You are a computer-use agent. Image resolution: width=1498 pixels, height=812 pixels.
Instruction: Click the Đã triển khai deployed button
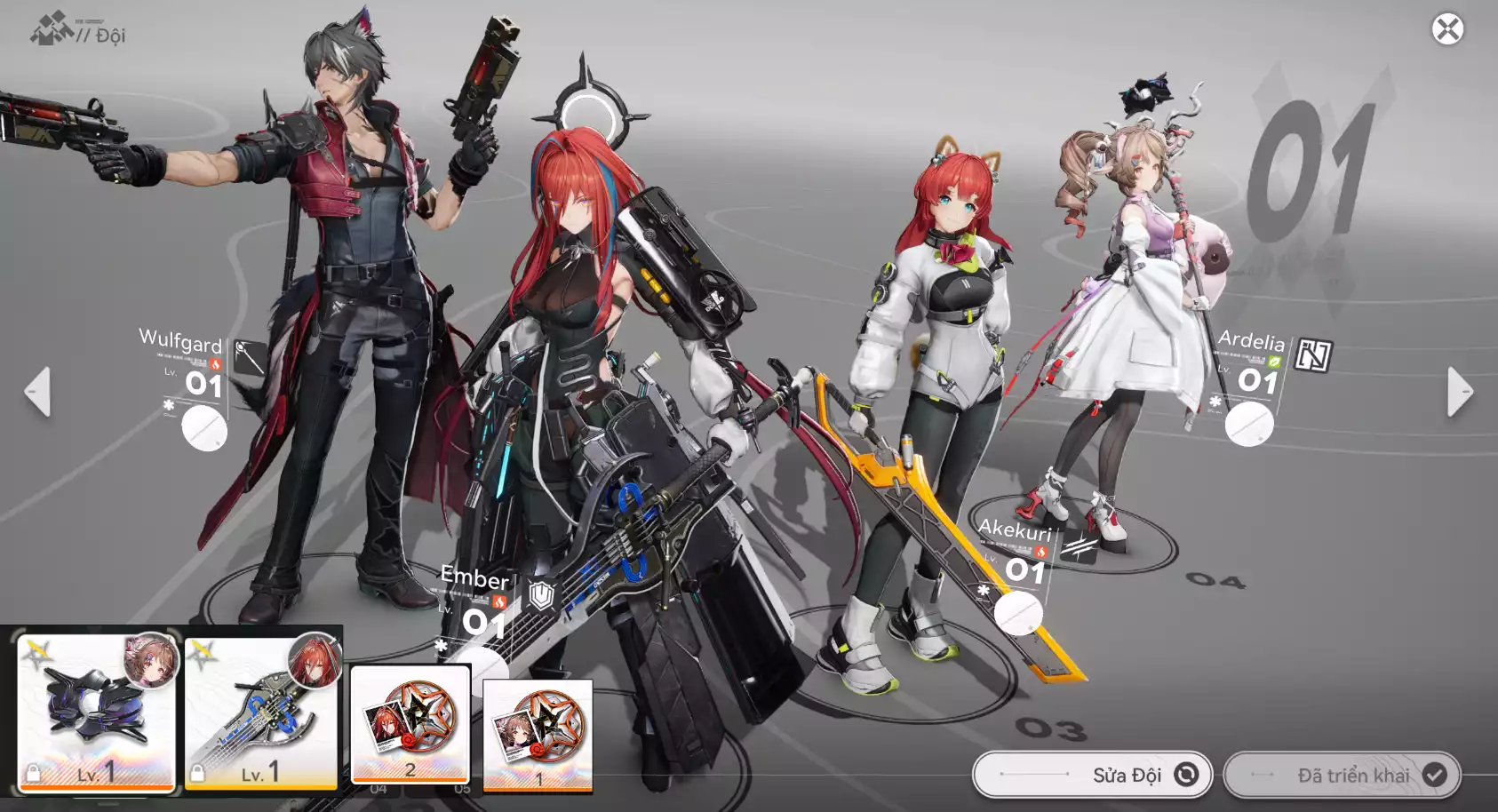[1342, 775]
